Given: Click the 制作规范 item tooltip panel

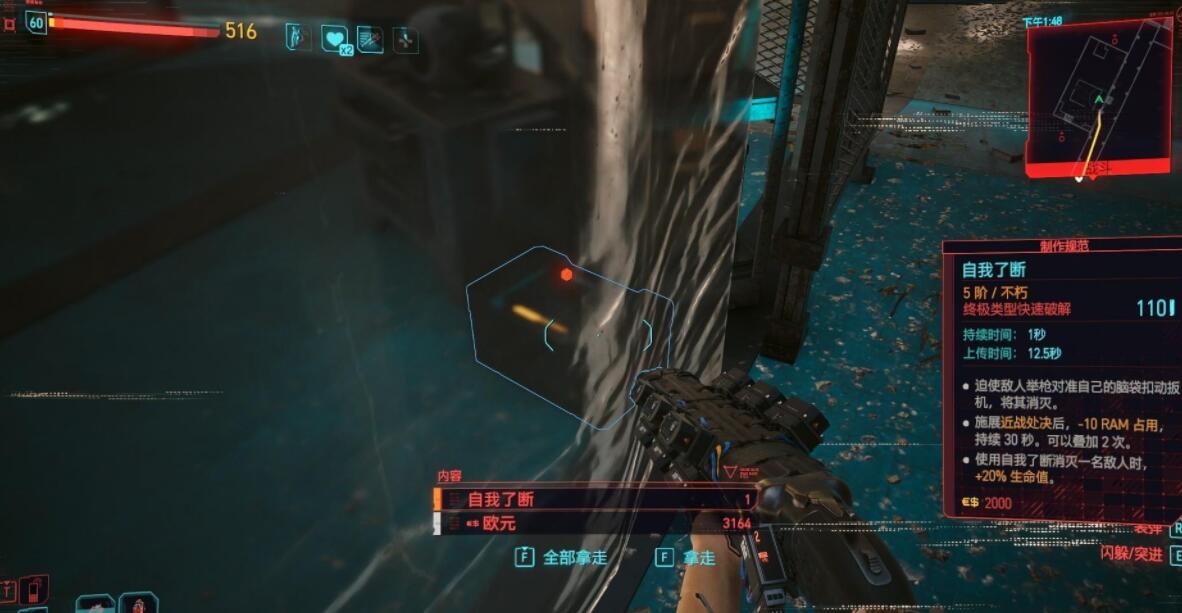Looking at the screenshot, I should pyautogui.click(x=1062, y=380).
